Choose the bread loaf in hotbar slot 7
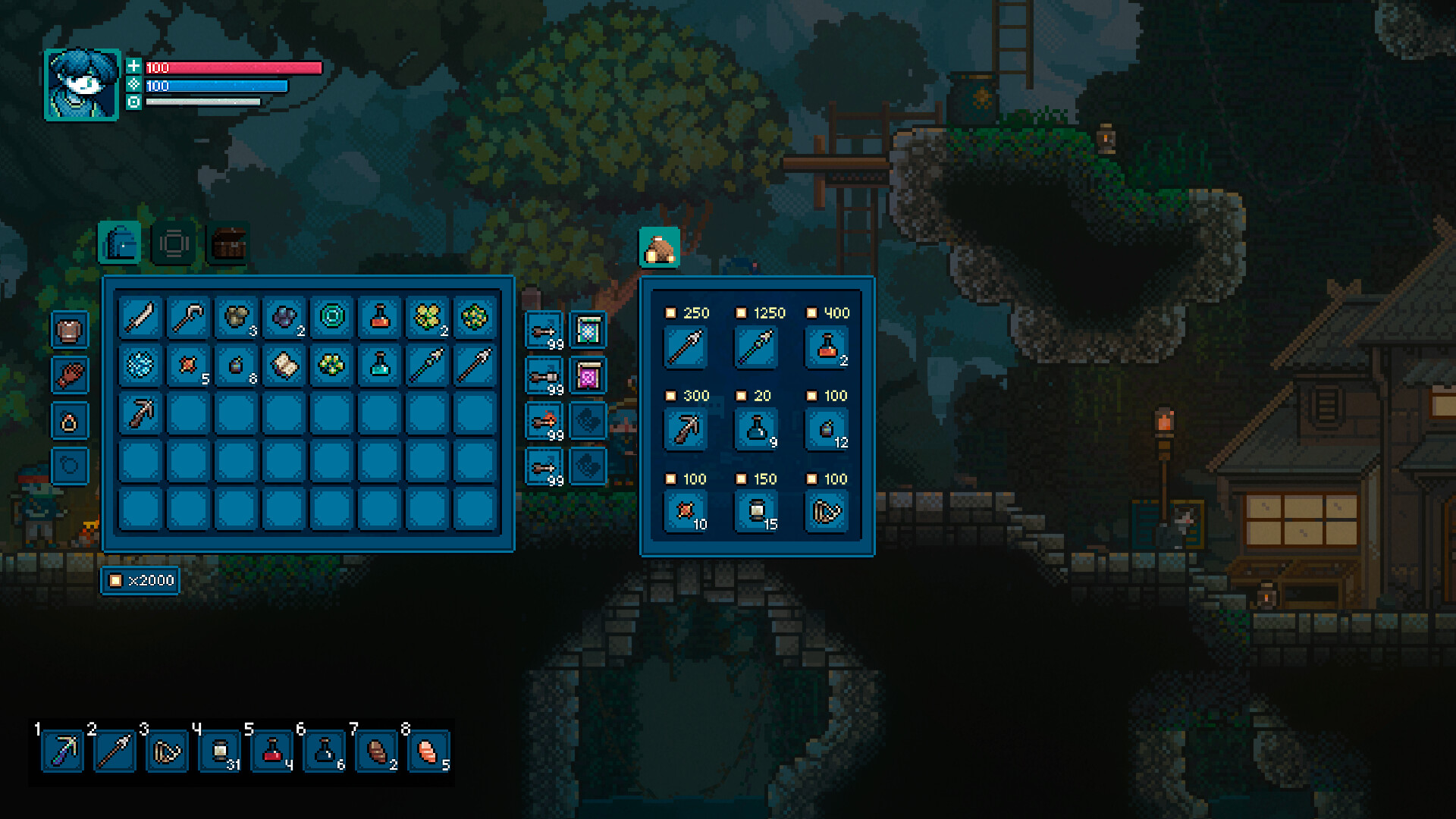Image resolution: width=1456 pixels, height=819 pixels. (x=377, y=752)
